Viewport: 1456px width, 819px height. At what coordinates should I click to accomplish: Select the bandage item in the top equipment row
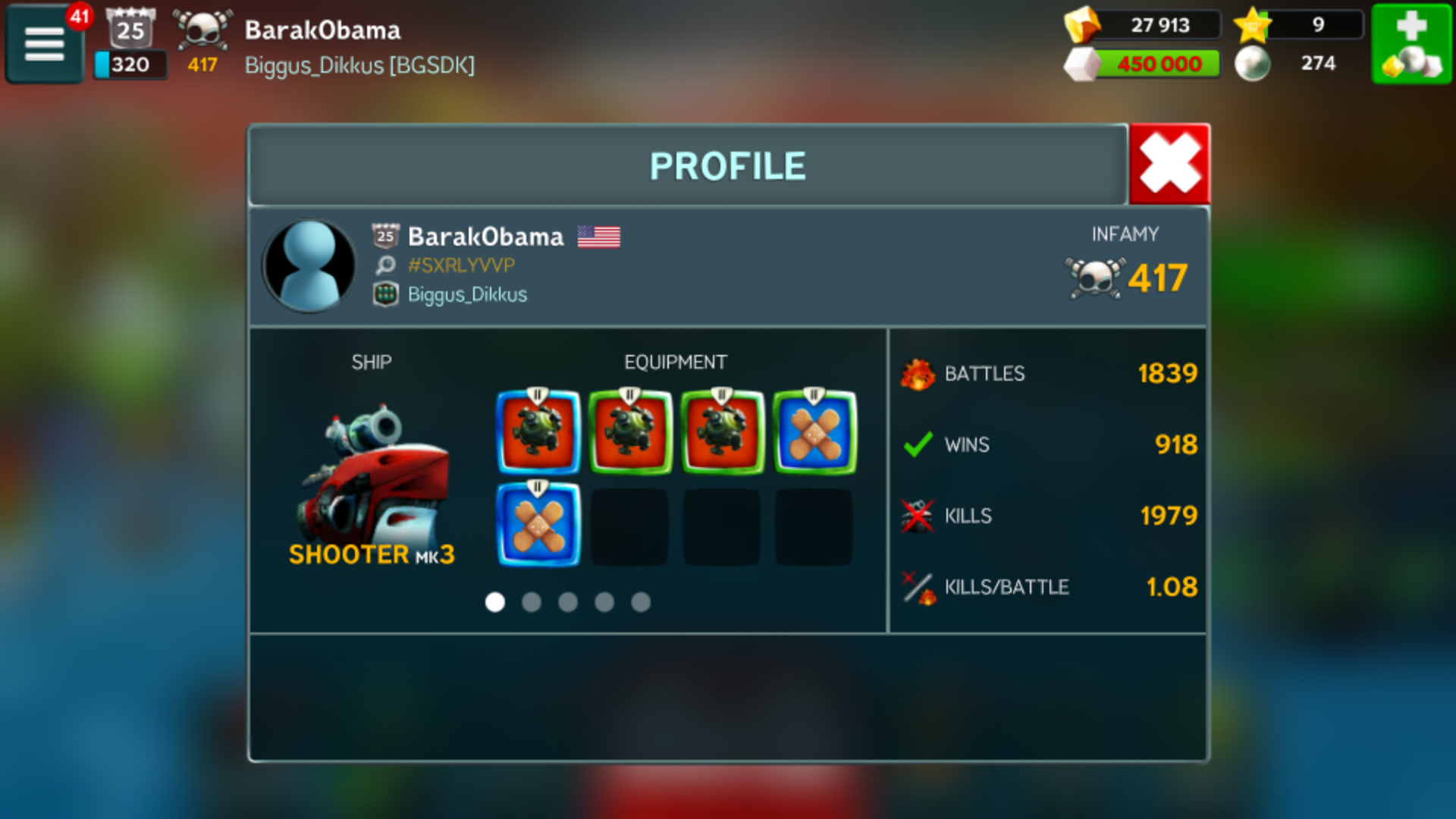pyautogui.click(x=814, y=432)
